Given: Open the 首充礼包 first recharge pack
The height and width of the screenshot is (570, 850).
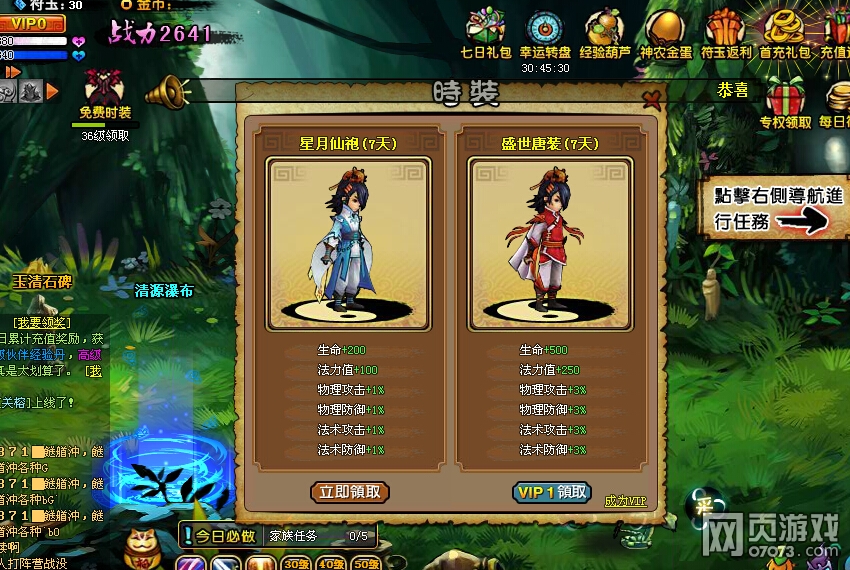Looking at the screenshot, I should click(785, 30).
